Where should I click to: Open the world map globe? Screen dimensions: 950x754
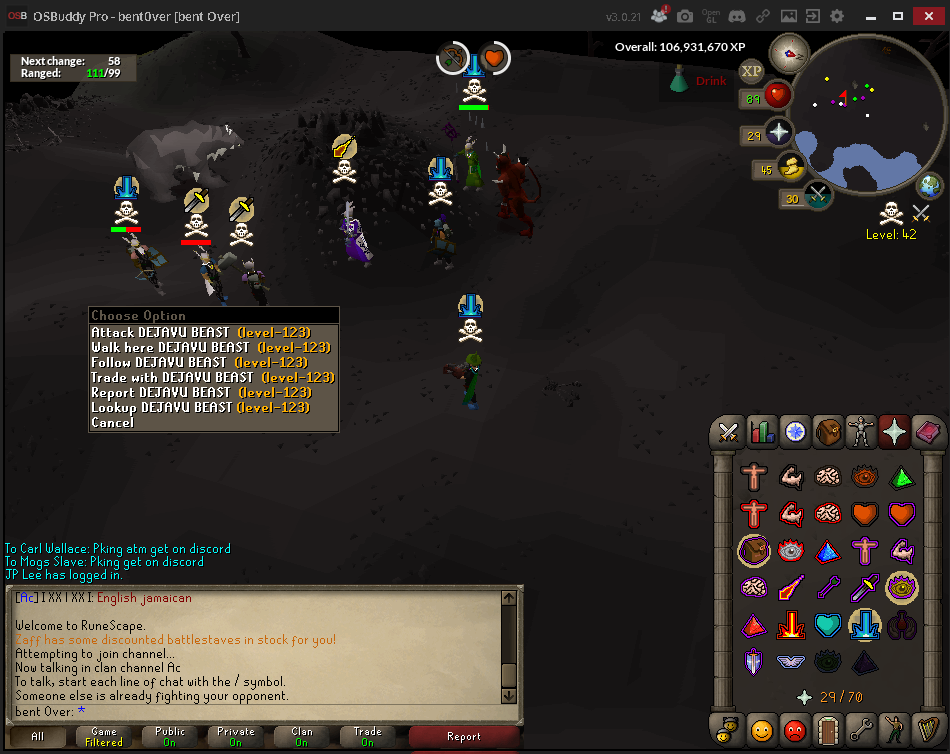931,186
